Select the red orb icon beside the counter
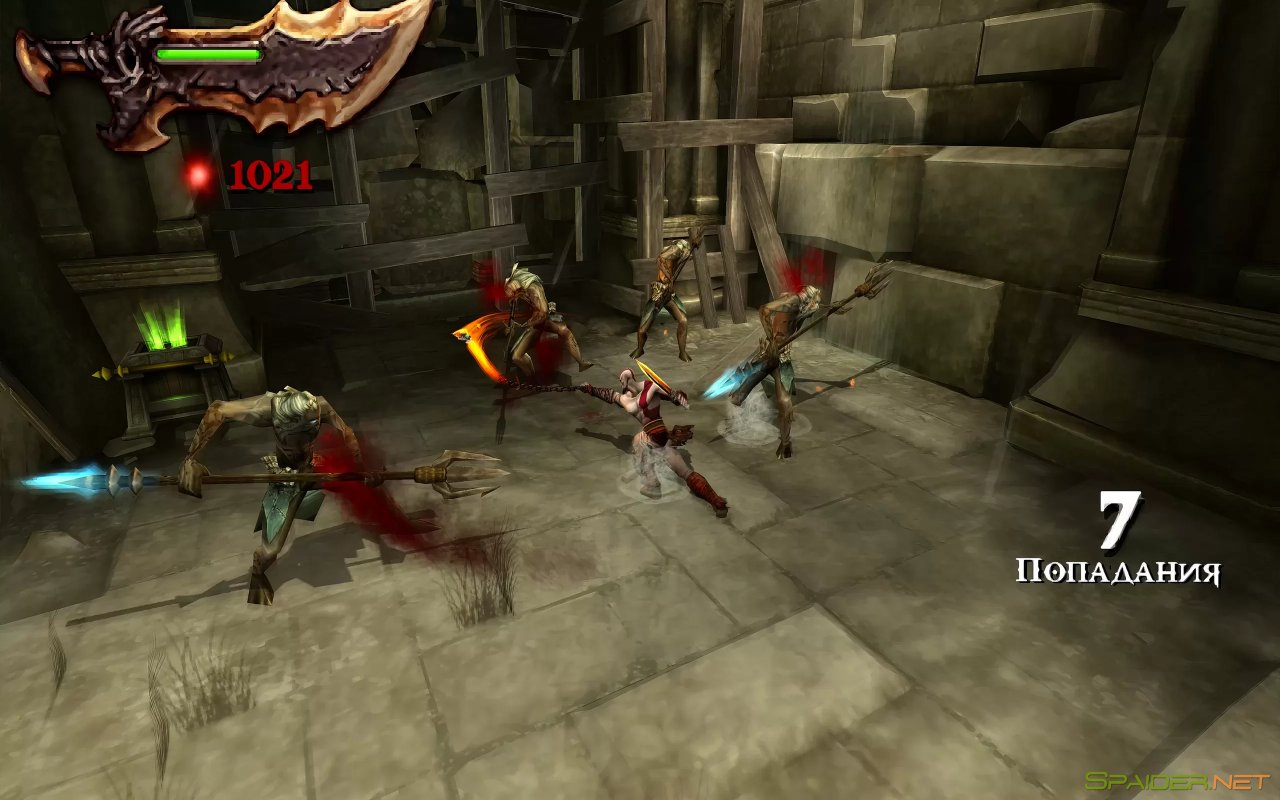The width and height of the screenshot is (1280, 800). [x=196, y=174]
